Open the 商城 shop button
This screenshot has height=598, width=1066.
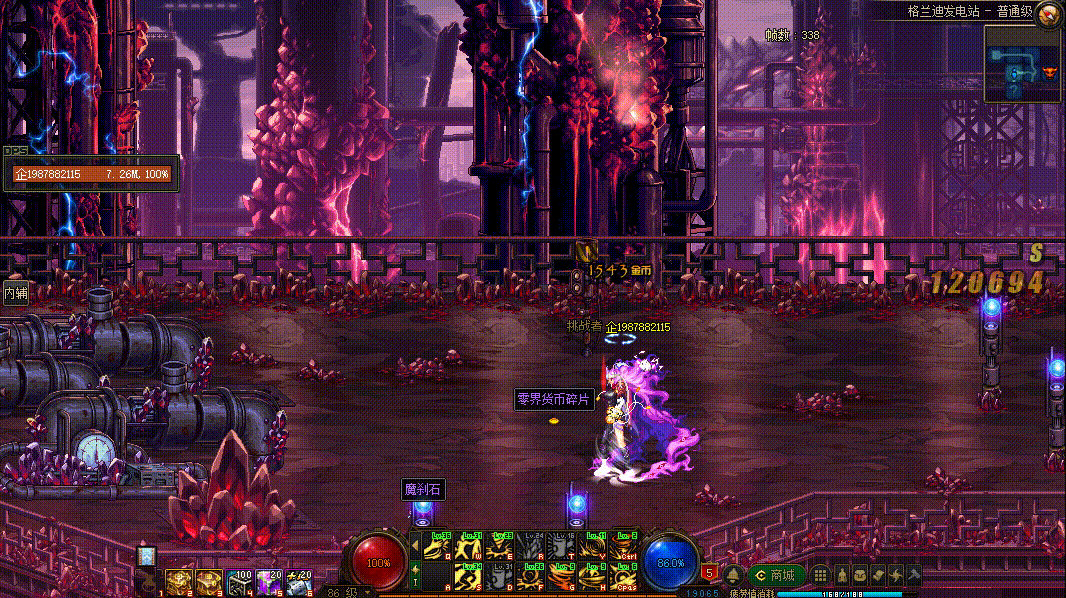point(776,575)
